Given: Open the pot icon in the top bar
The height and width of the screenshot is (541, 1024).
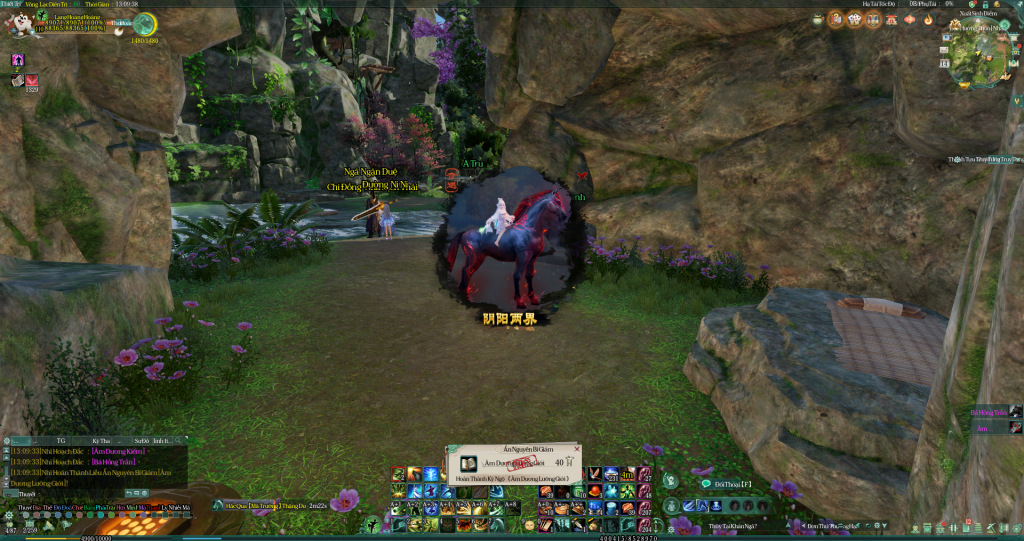Looking at the screenshot, I should point(818,20).
